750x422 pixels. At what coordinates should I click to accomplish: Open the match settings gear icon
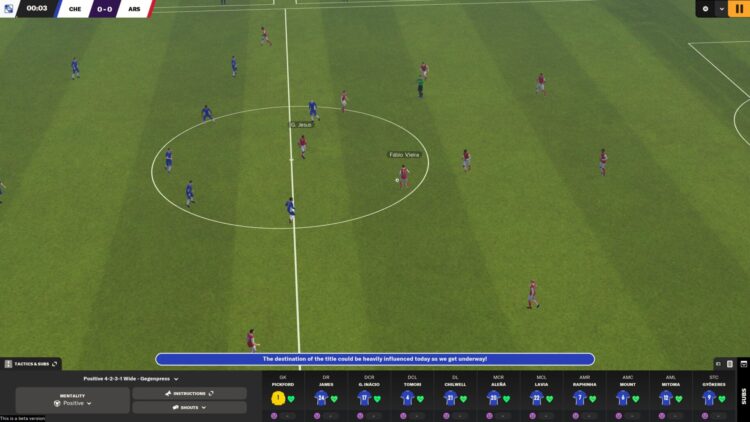coord(705,9)
